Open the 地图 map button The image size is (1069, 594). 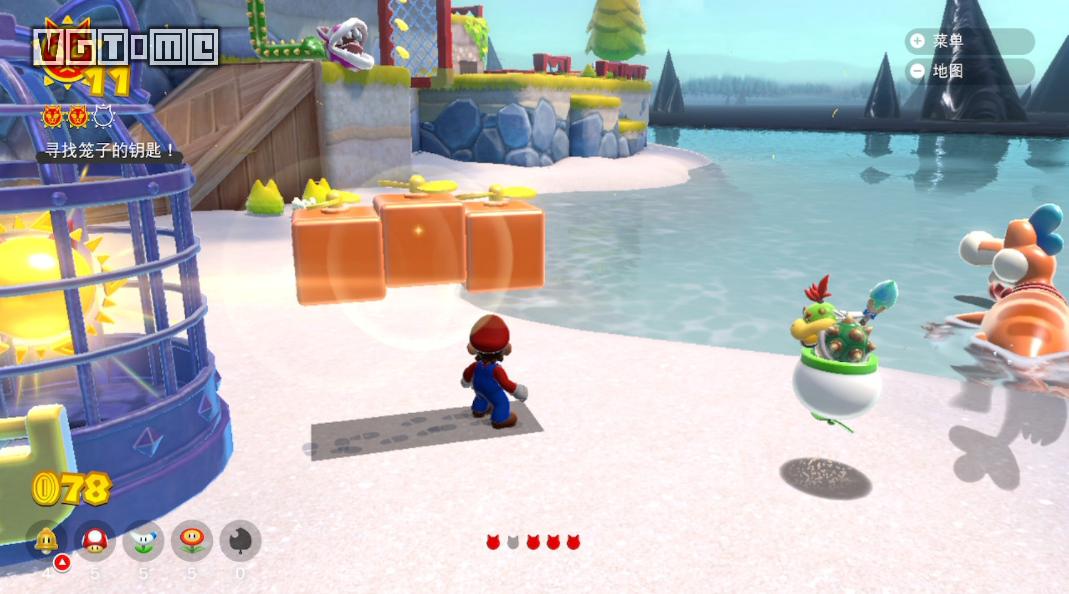967,71
